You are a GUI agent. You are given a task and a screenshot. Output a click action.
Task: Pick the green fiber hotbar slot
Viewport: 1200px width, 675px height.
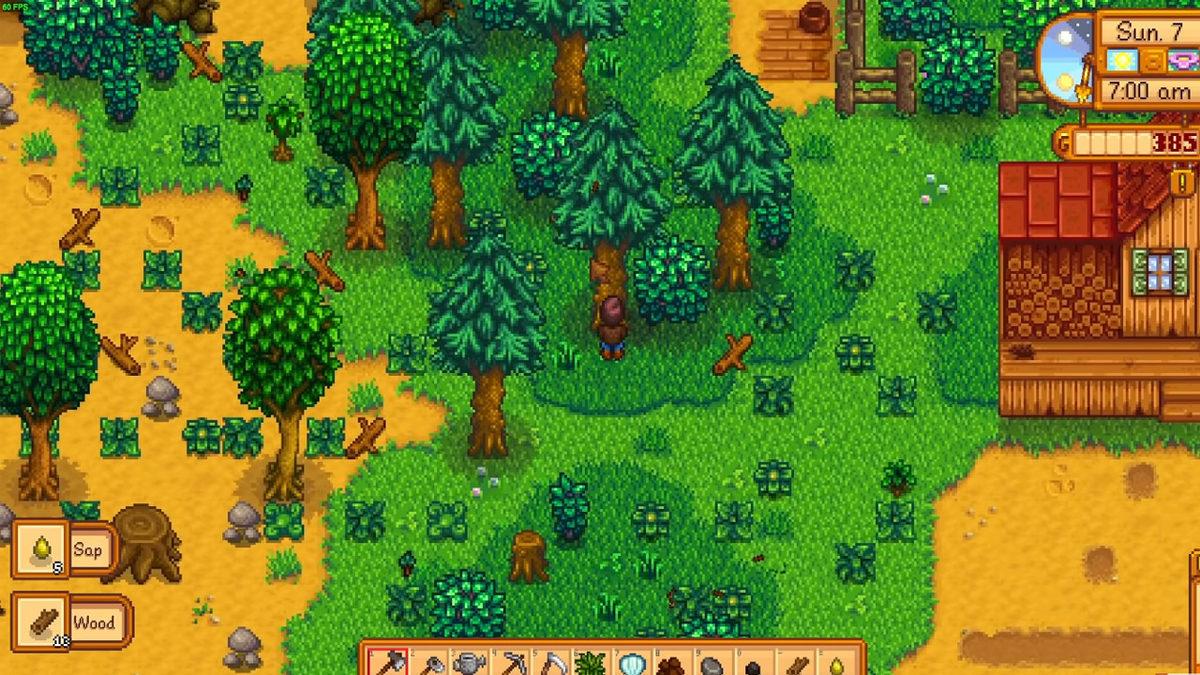(593, 663)
